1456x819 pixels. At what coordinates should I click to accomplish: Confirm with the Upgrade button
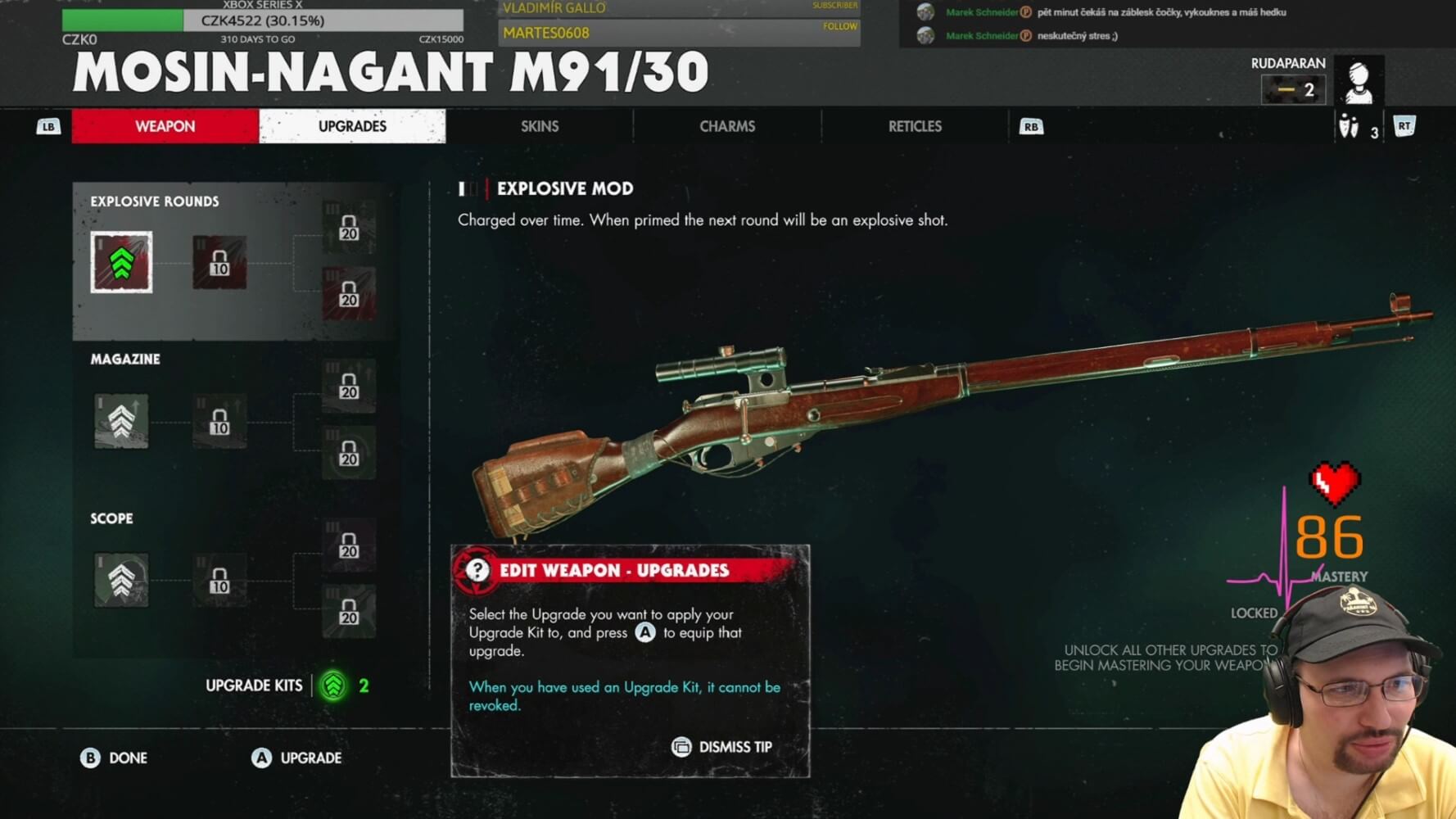(296, 758)
